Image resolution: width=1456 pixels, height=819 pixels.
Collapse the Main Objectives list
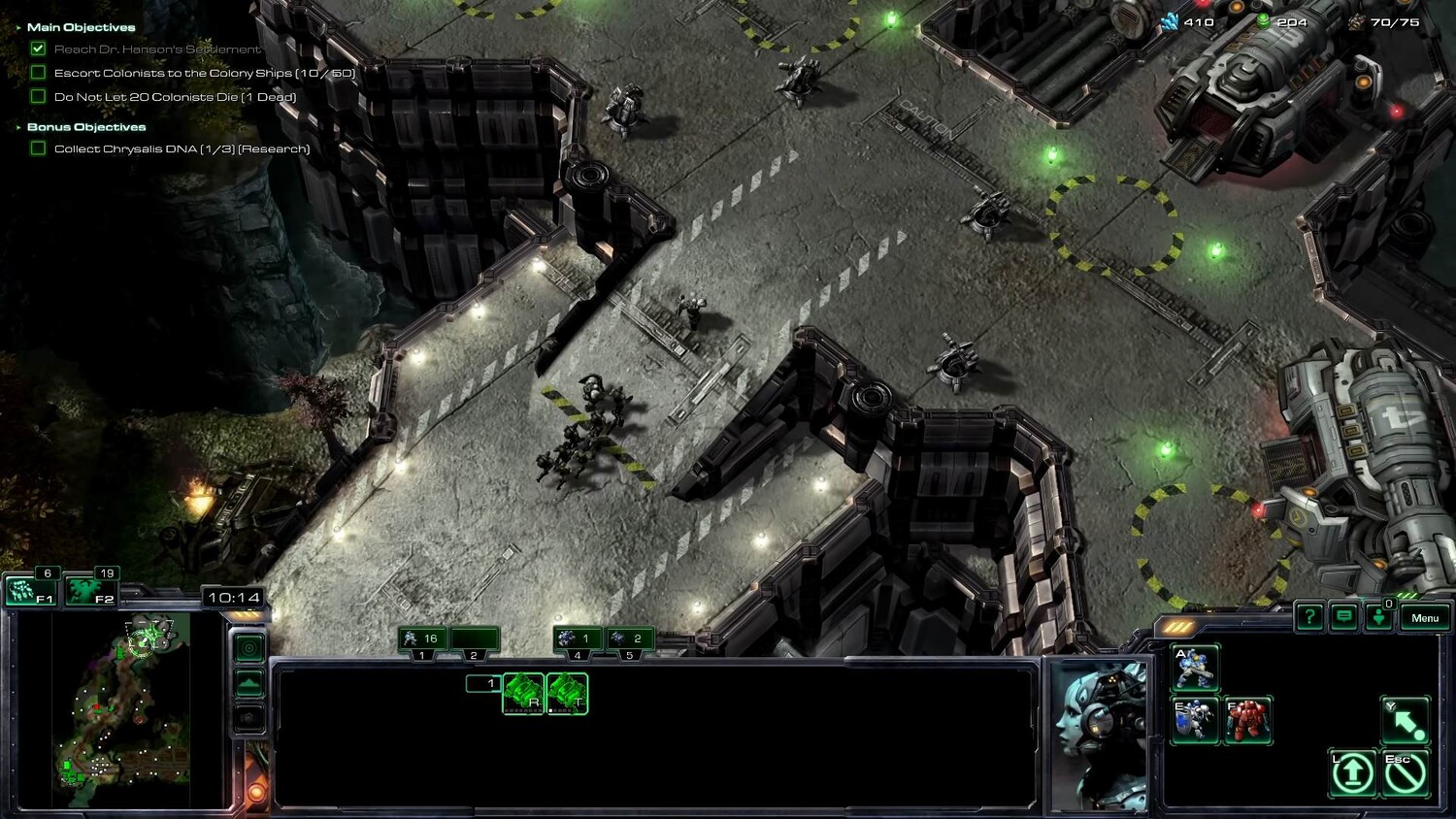click(x=18, y=27)
